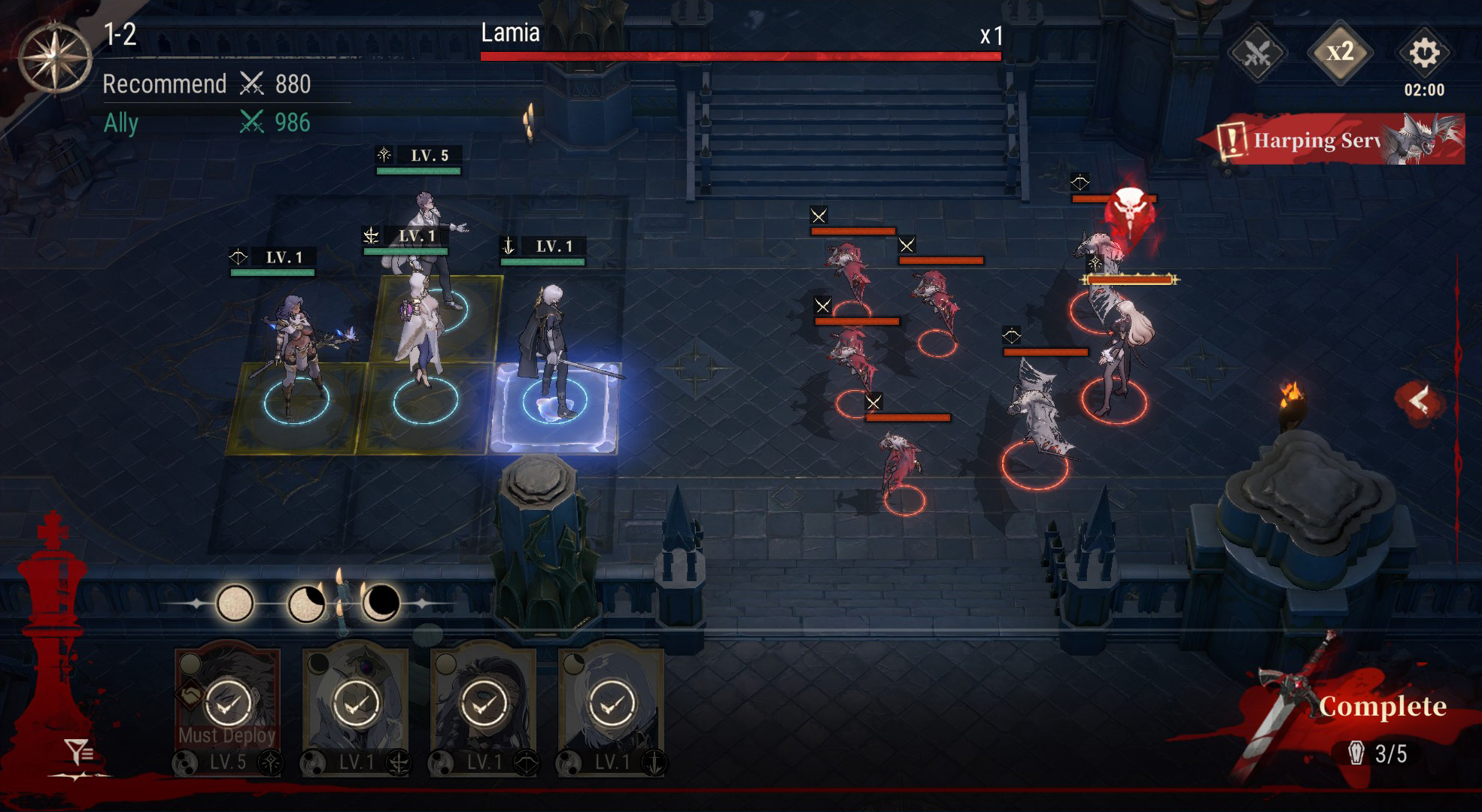Open the gear settings menu
Image resolution: width=1482 pixels, height=812 pixels.
(1423, 53)
